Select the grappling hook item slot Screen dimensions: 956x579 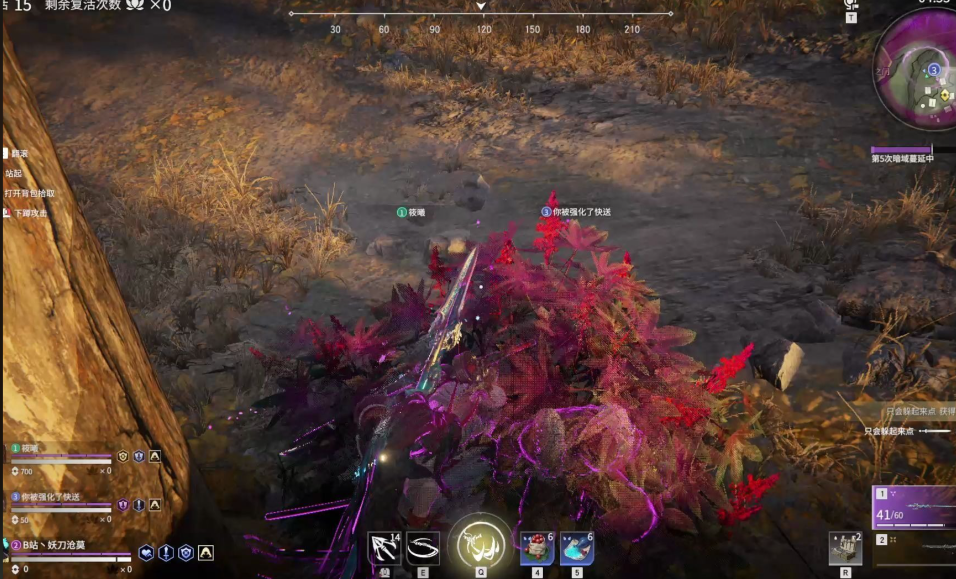tap(384, 548)
